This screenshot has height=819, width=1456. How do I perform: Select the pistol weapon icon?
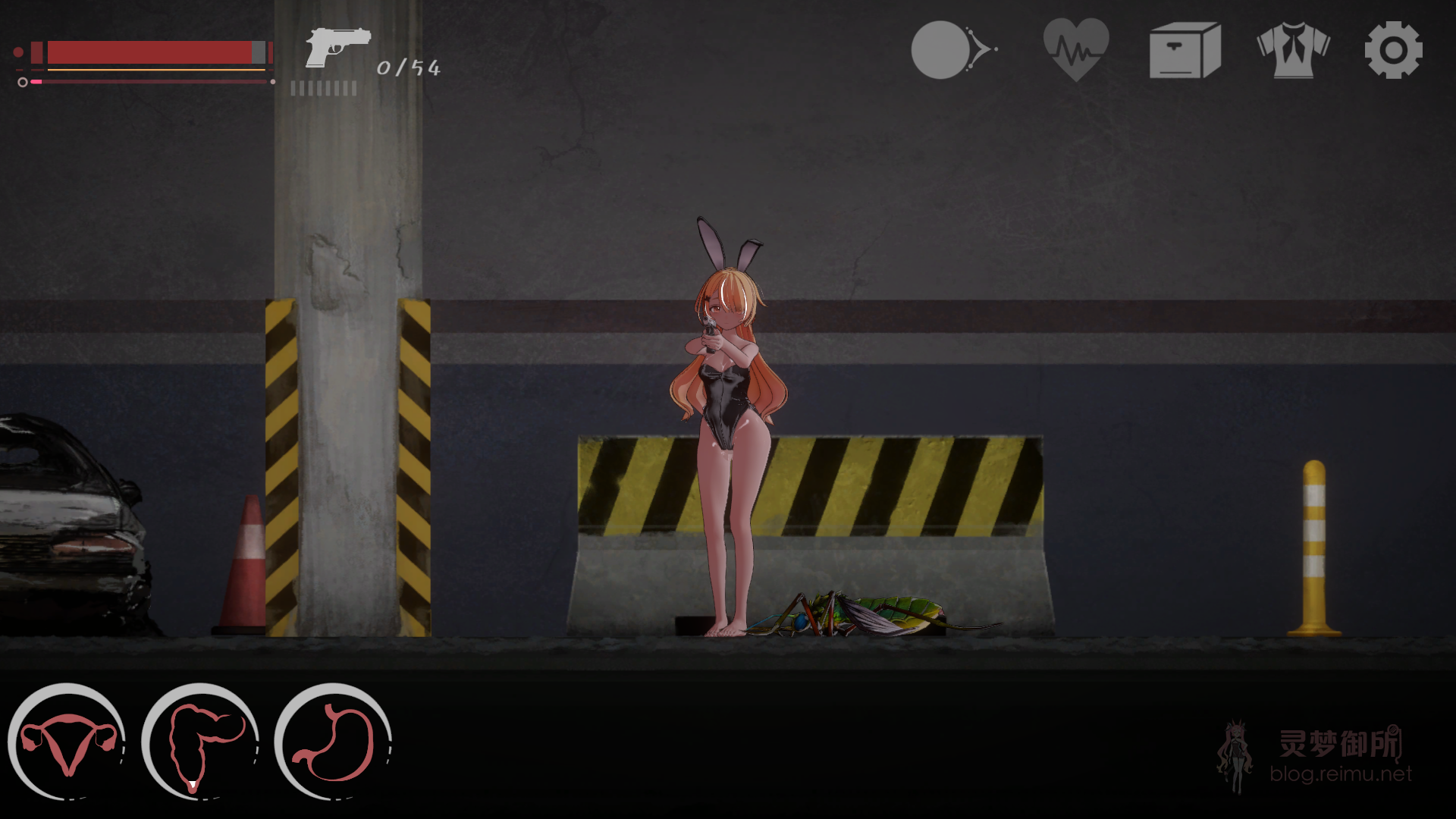[x=337, y=47]
